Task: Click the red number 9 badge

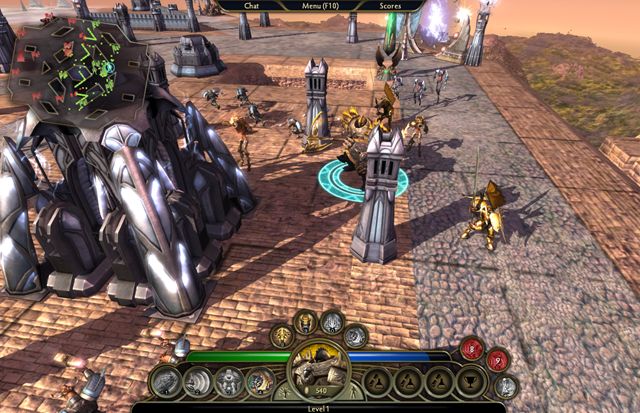Action: (x=497, y=360)
